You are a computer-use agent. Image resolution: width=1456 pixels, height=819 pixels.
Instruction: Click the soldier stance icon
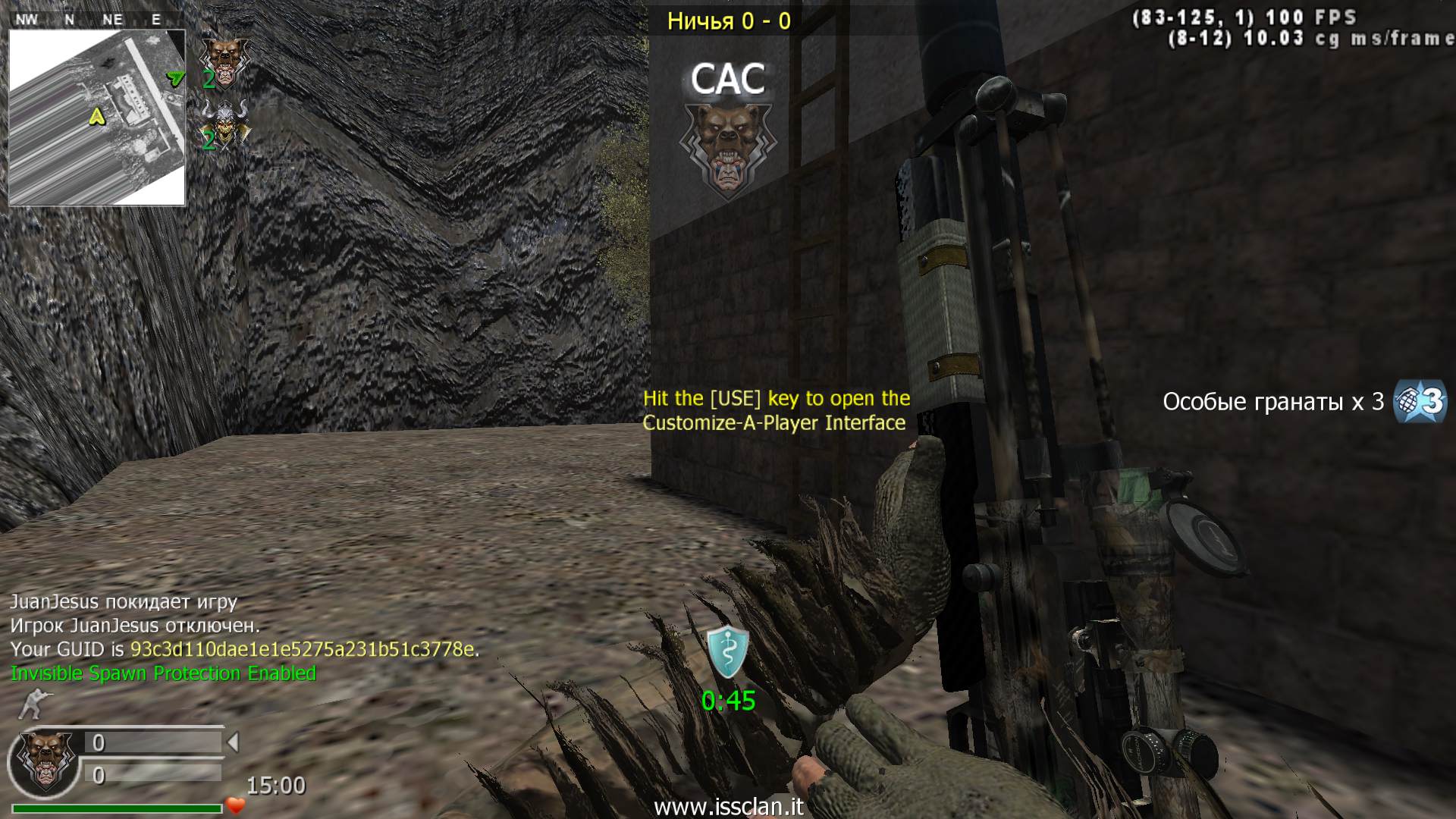(31, 704)
